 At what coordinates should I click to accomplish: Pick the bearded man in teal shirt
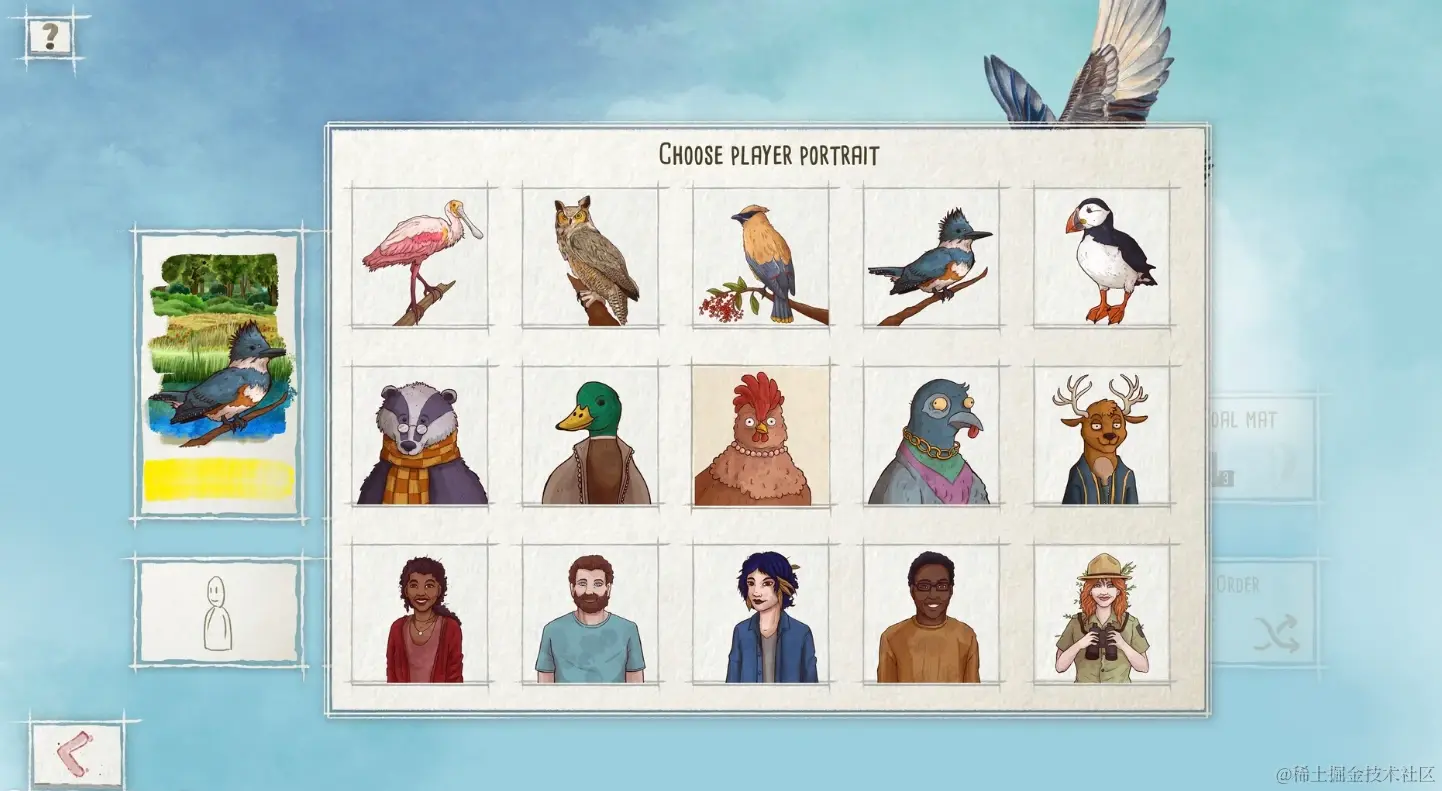591,615
